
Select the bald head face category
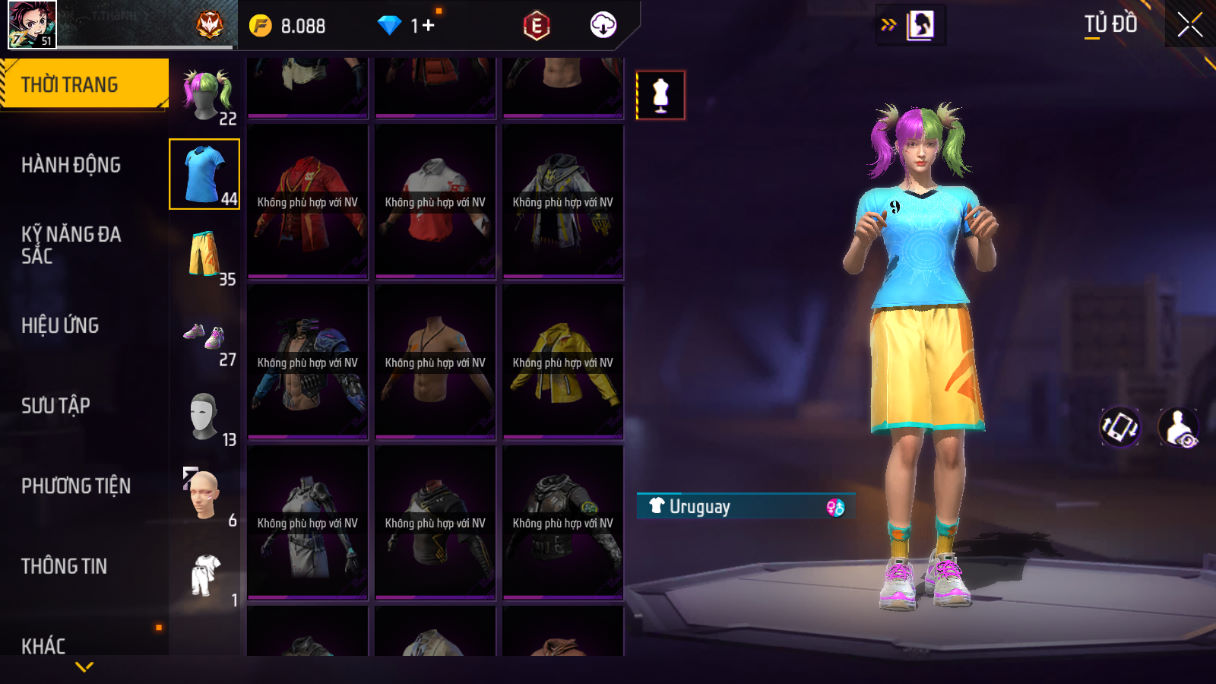[204, 496]
